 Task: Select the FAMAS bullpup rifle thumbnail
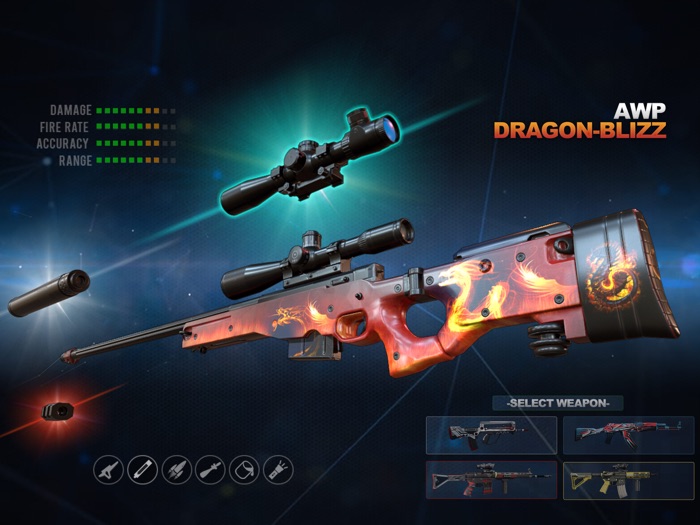pyautogui.click(x=491, y=435)
